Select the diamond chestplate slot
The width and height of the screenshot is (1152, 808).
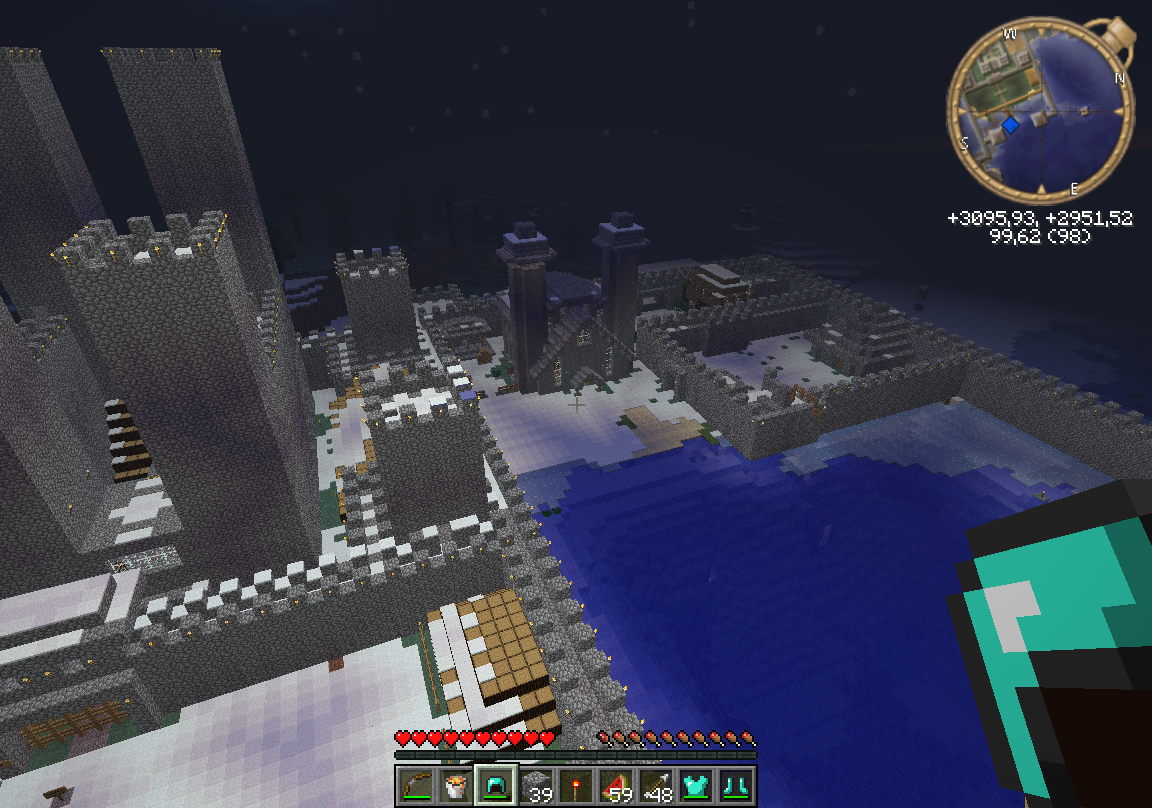pos(698,786)
